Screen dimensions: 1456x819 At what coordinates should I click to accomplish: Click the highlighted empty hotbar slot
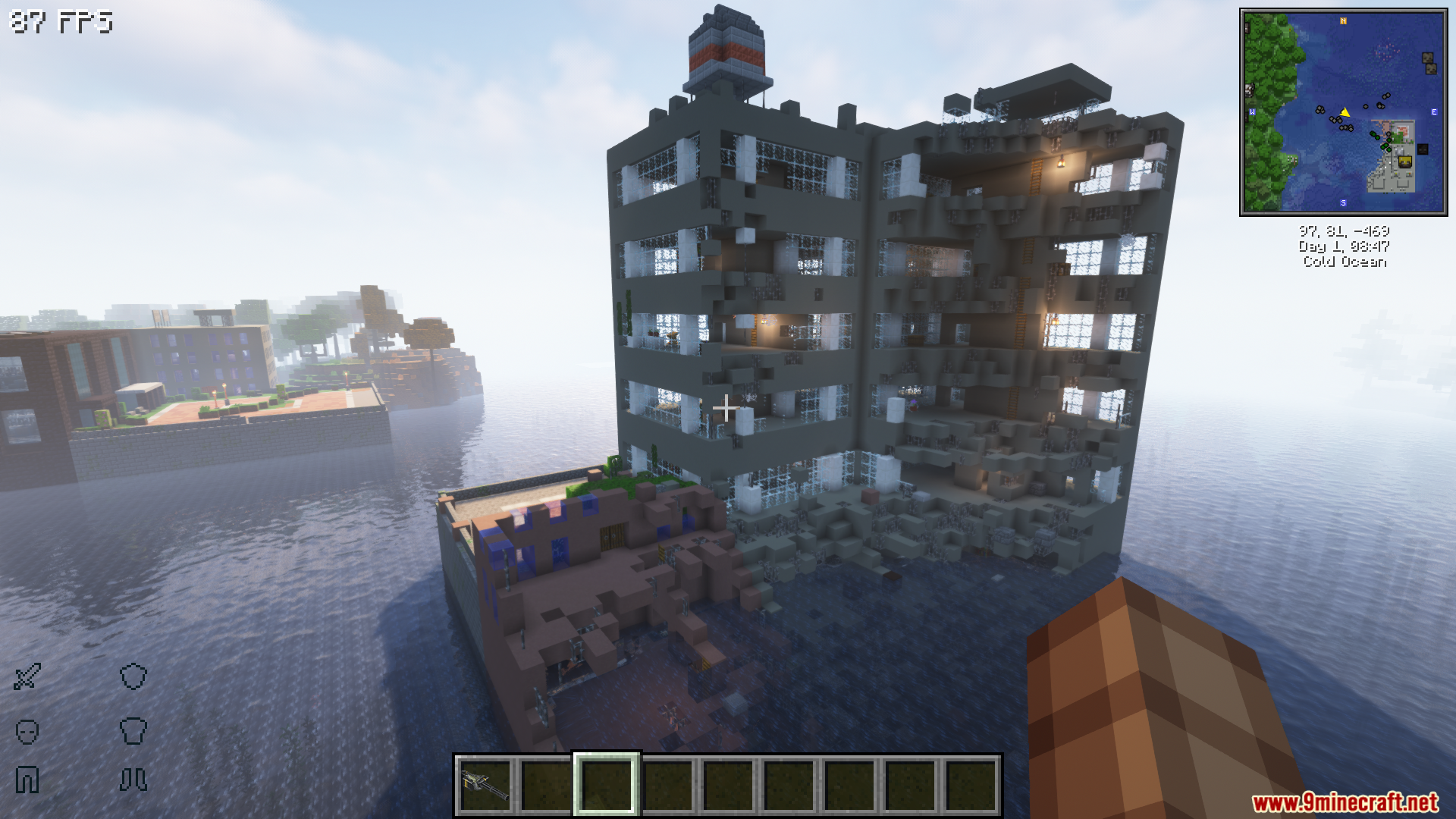tap(607, 786)
